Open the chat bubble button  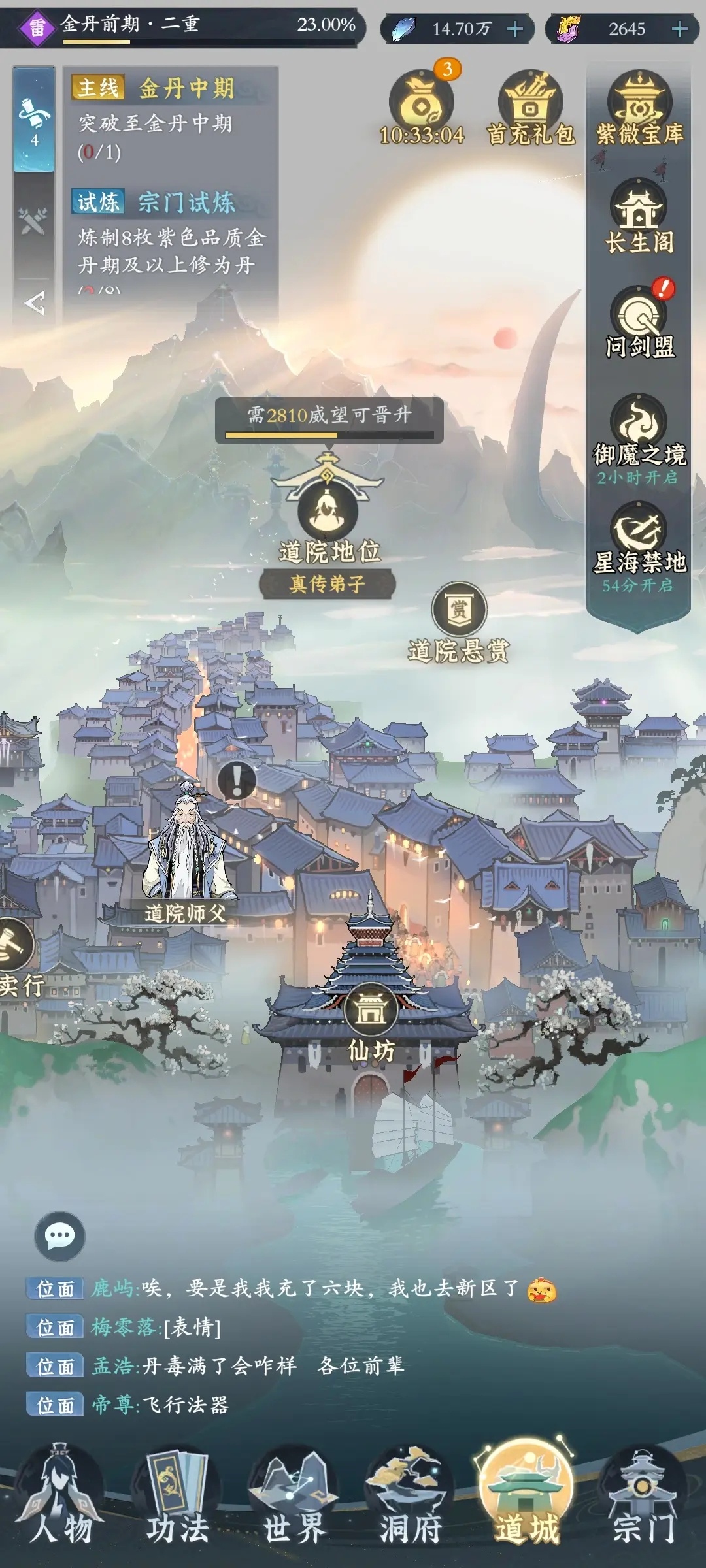[59, 1235]
